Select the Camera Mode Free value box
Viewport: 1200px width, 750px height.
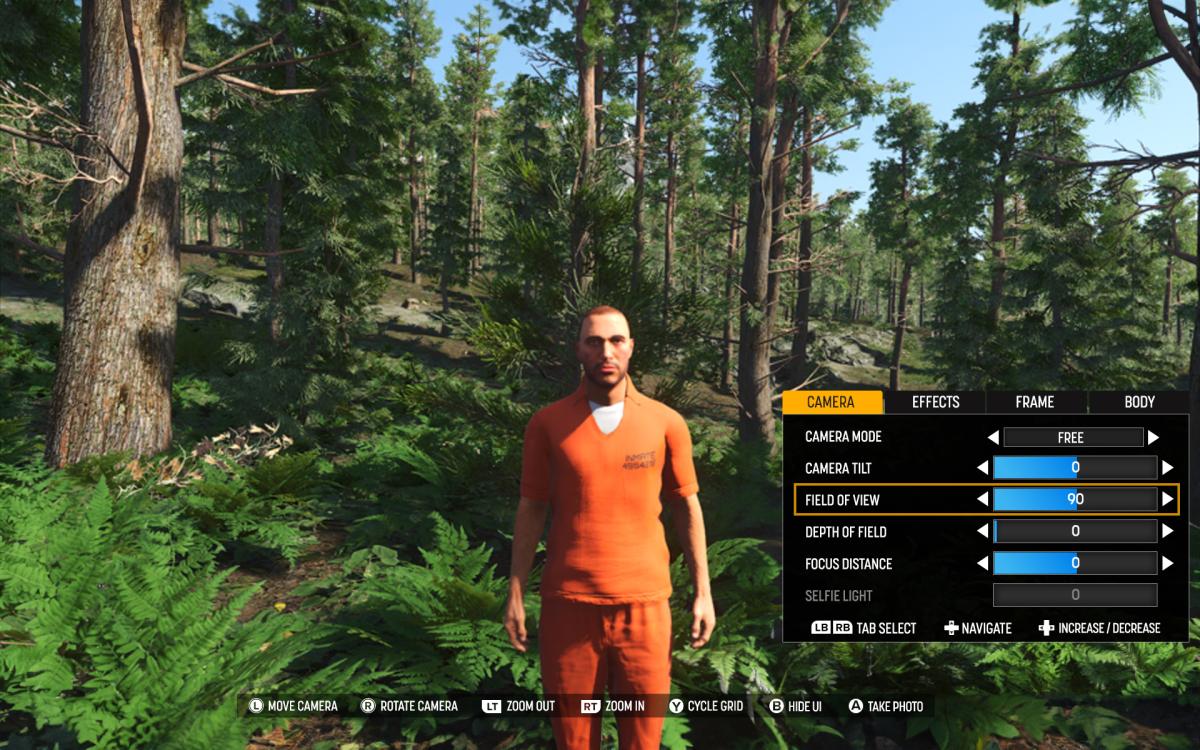click(x=1073, y=437)
